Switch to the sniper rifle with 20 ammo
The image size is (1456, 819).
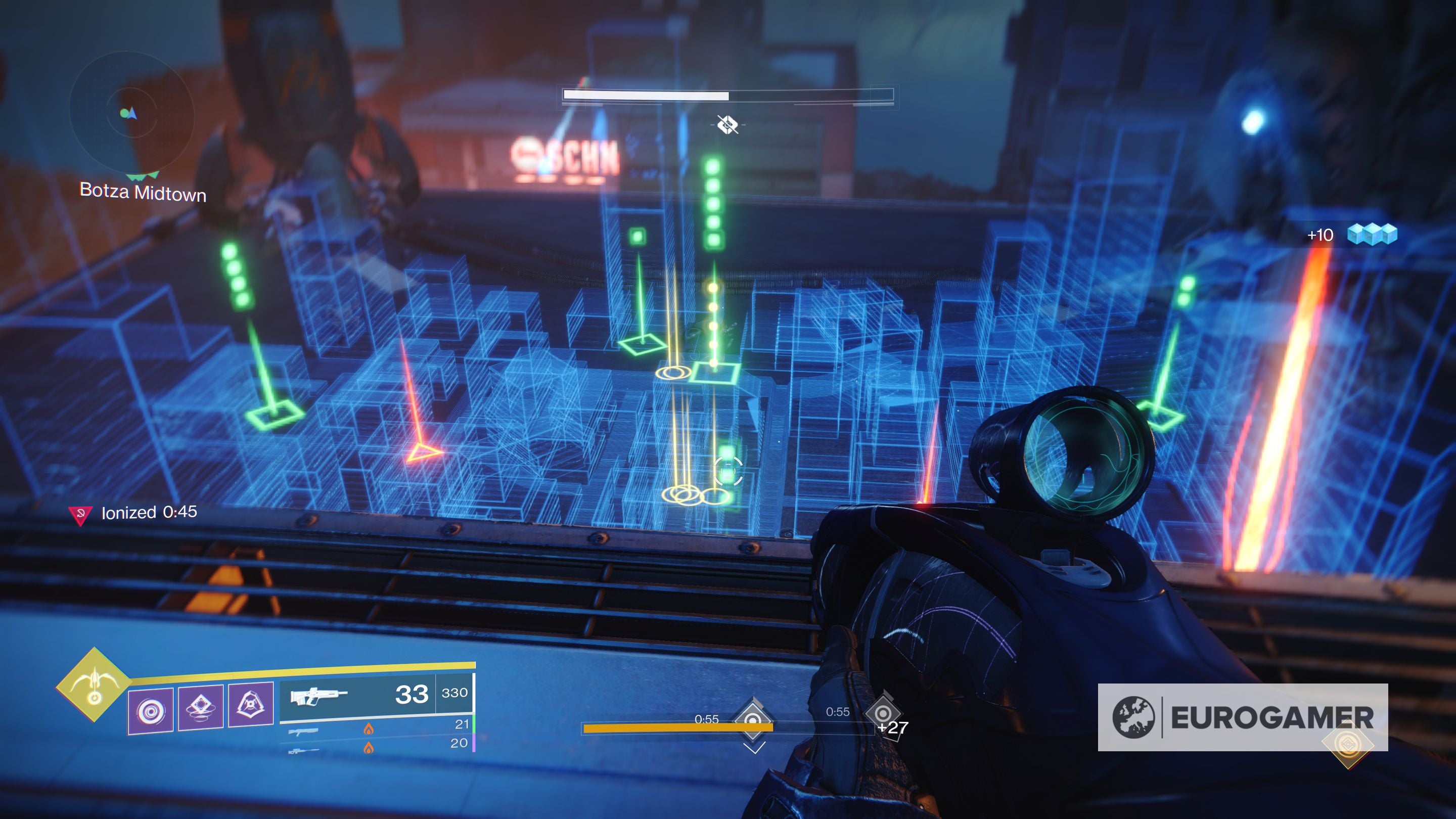pyautogui.click(x=377, y=746)
